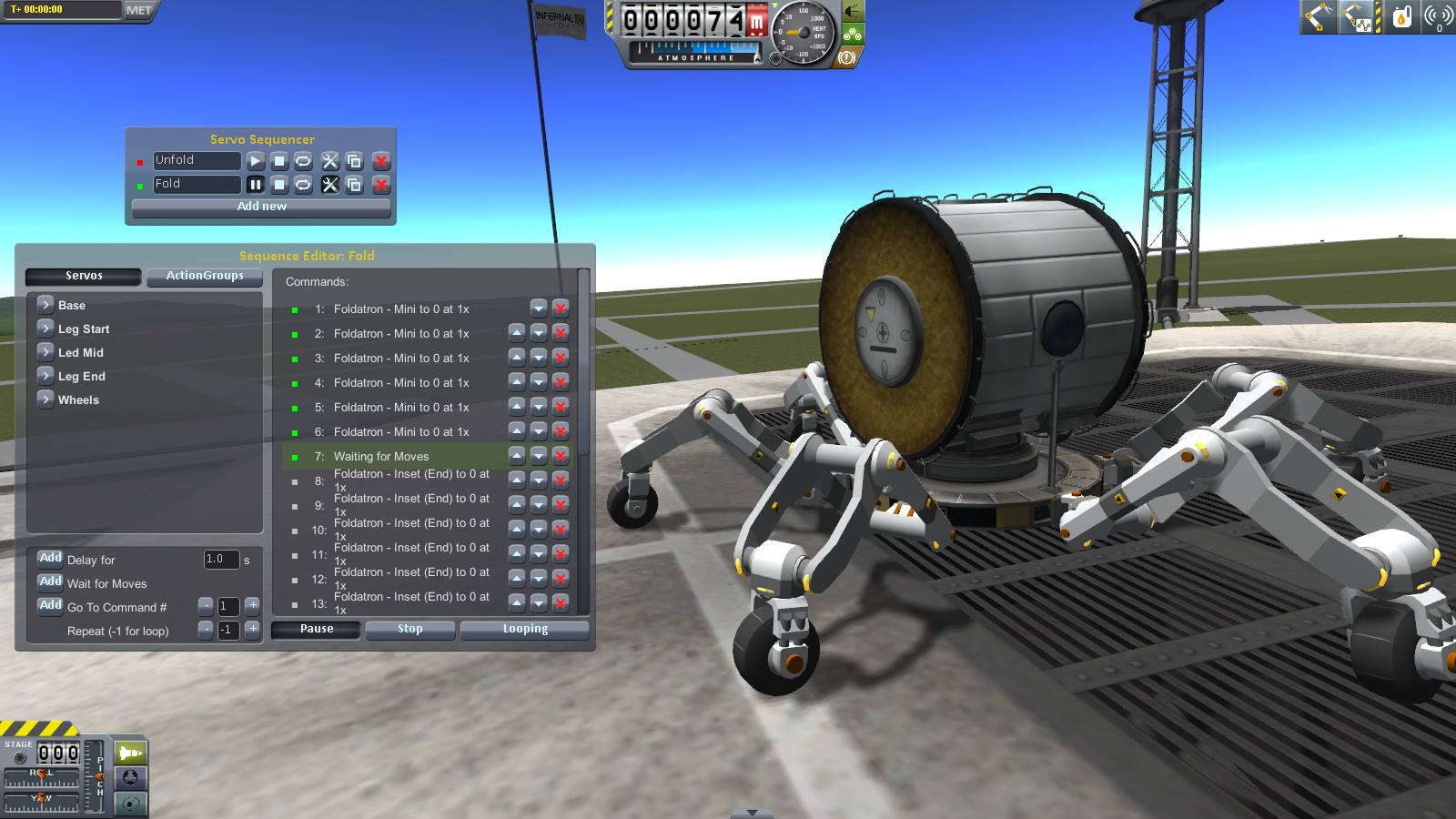Toggle the Looping button
Image resolution: width=1456 pixels, height=819 pixels.
[525, 629]
